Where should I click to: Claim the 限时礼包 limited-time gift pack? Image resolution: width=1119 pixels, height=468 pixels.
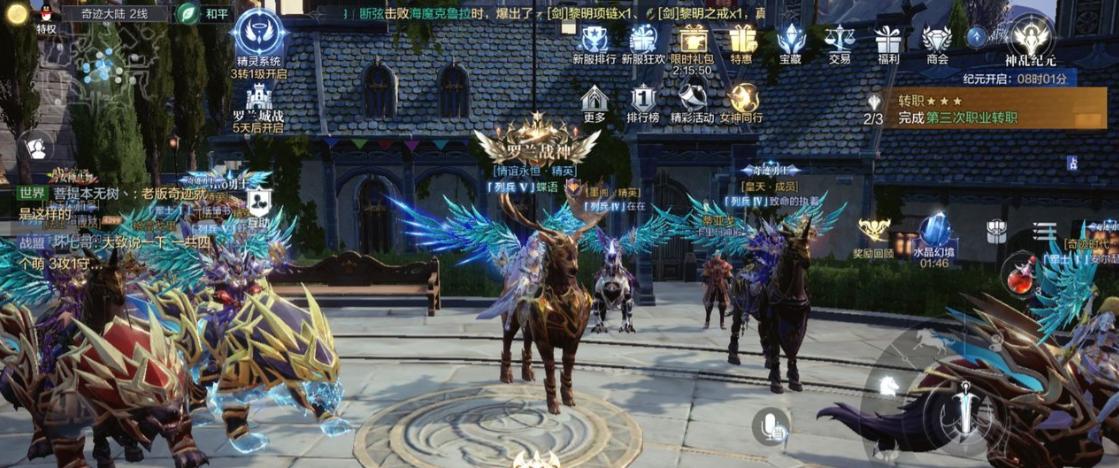point(692,41)
